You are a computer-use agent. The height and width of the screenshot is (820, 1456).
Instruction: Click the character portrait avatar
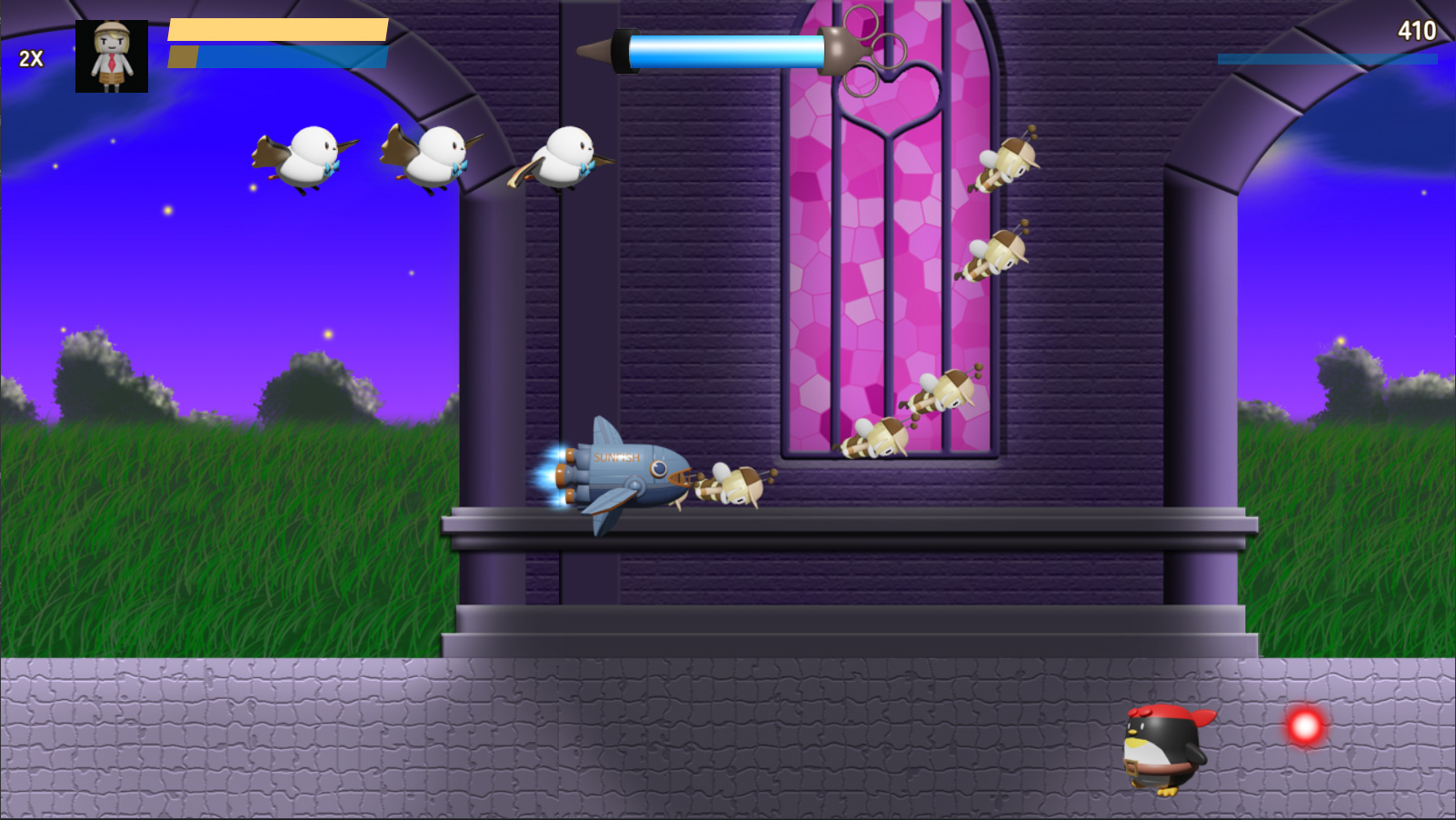pos(111,56)
